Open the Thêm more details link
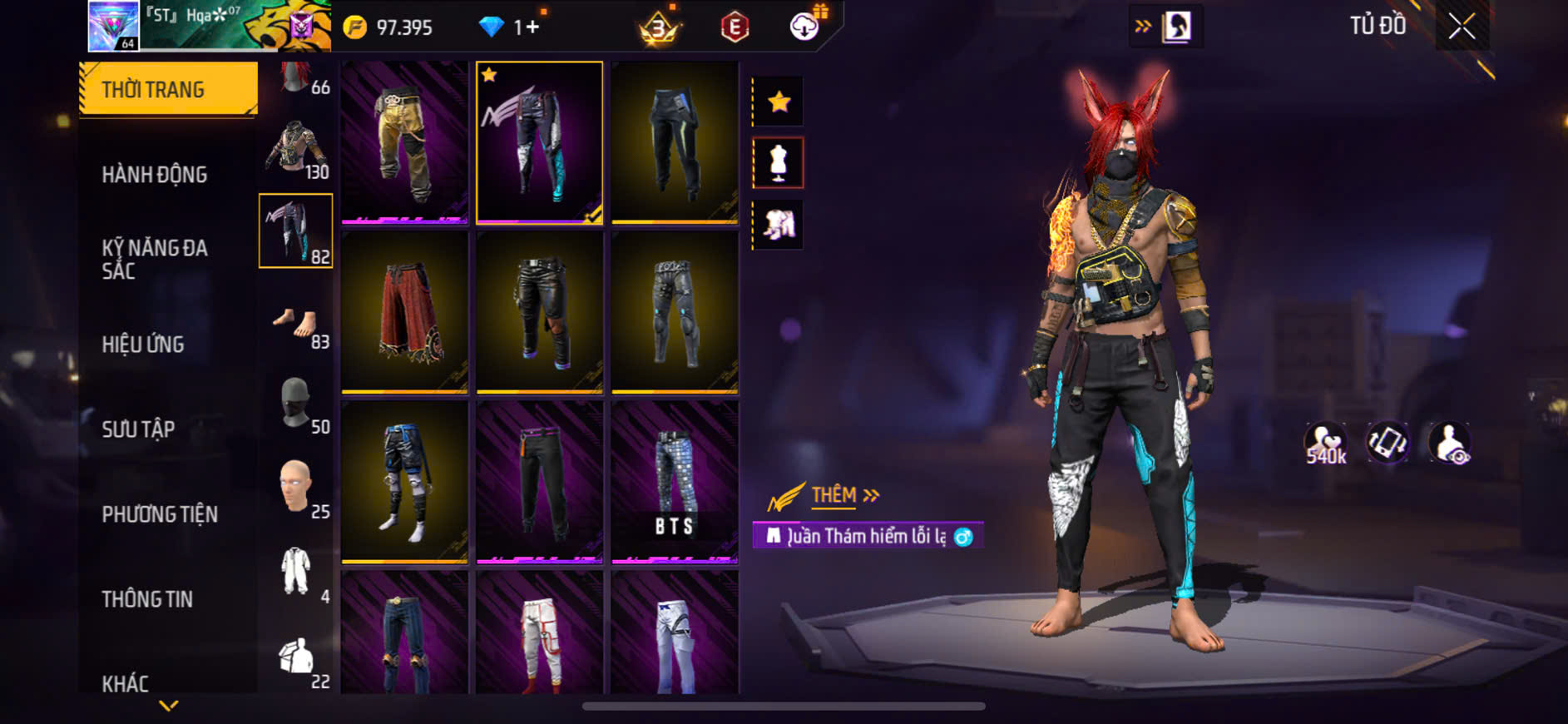Image resolution: width=1568 pixels, height=724 pixels. click(844, 496)
